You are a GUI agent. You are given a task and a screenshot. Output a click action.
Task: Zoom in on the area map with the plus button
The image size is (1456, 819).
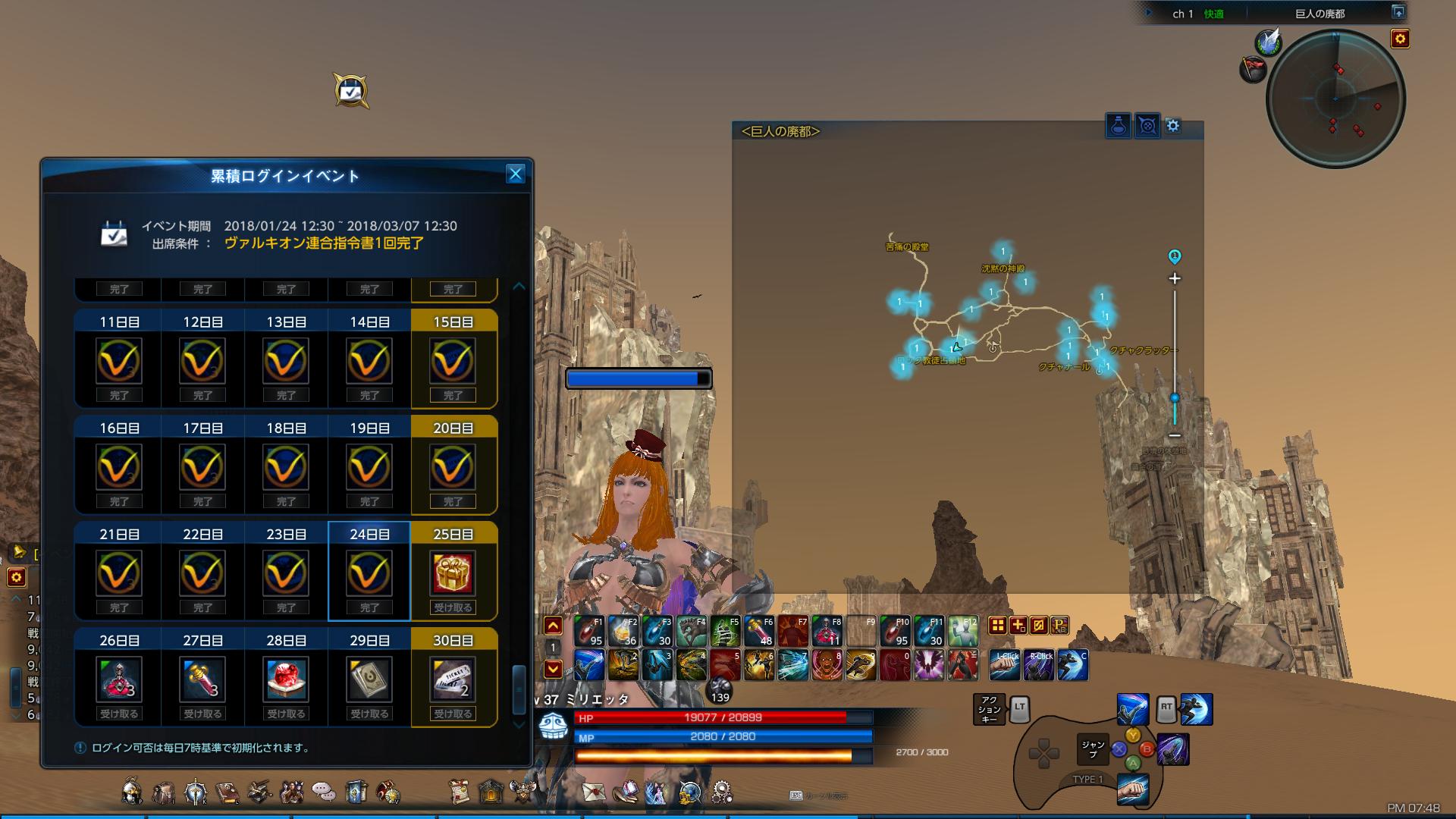[1175, 279]
